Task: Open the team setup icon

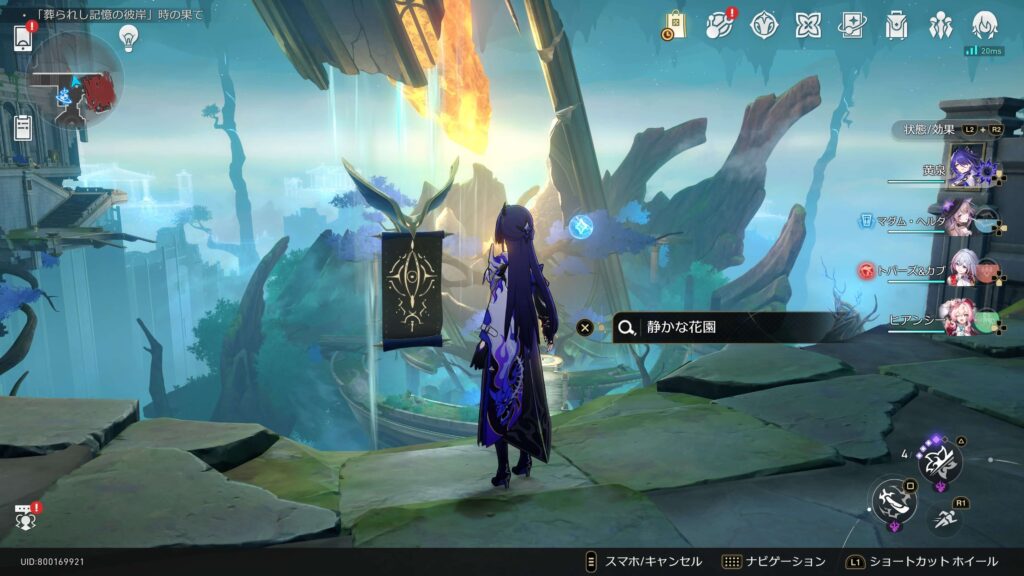Action: point(940,25)
